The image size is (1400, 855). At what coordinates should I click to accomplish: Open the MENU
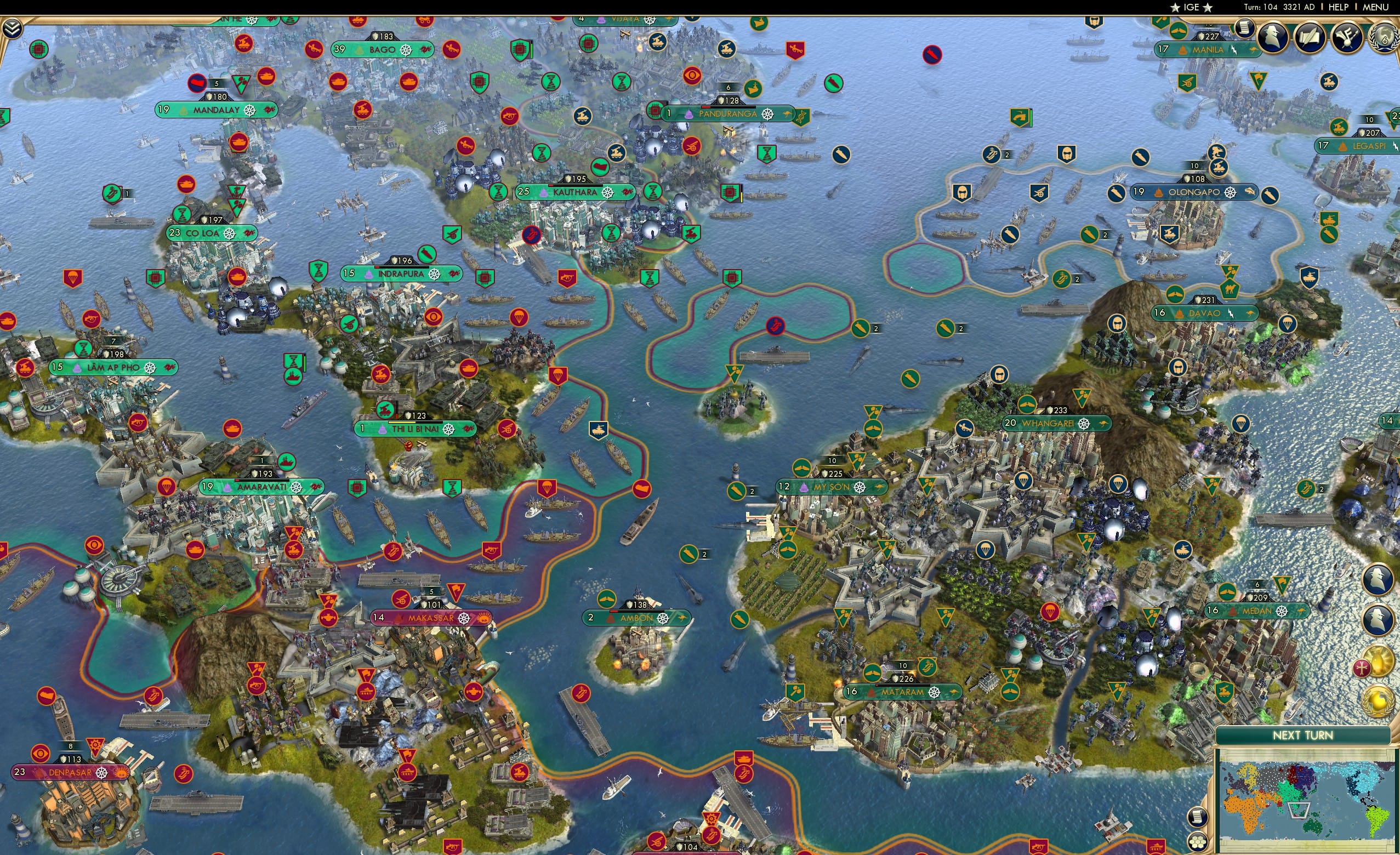[x=1375, y=7]
